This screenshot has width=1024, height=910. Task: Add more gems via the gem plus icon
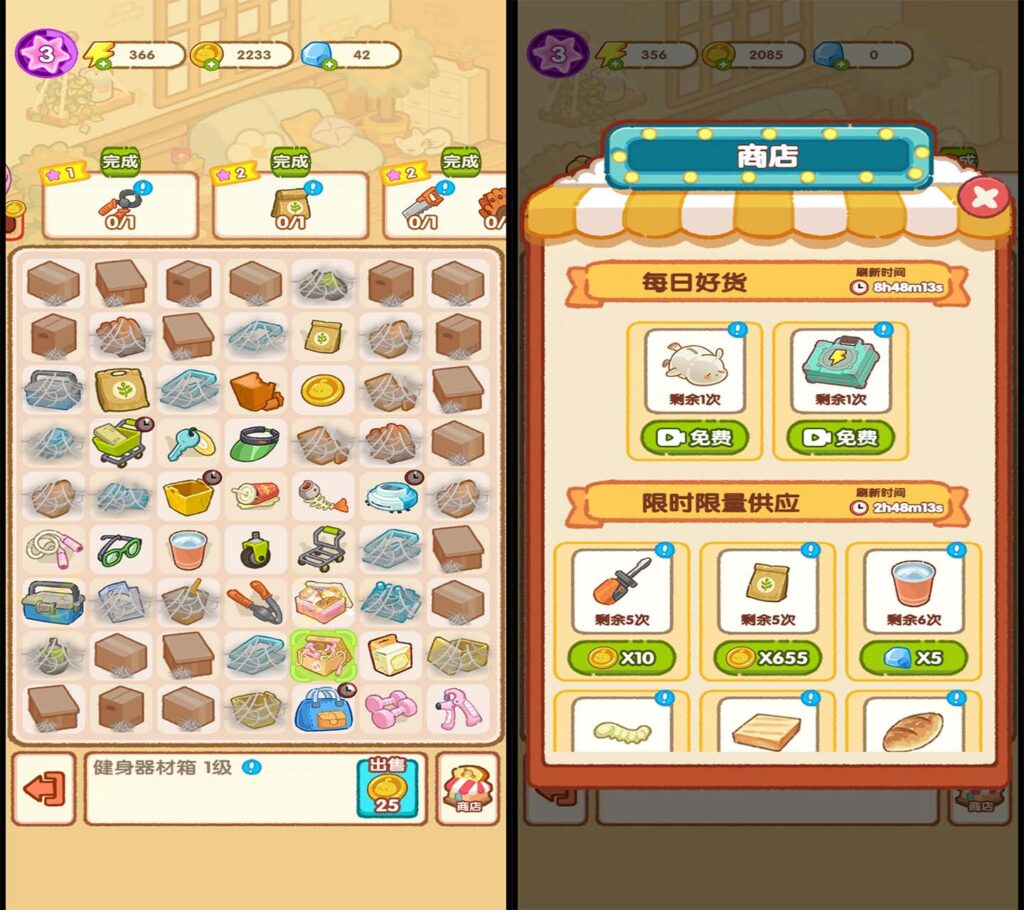click(316, 64)
